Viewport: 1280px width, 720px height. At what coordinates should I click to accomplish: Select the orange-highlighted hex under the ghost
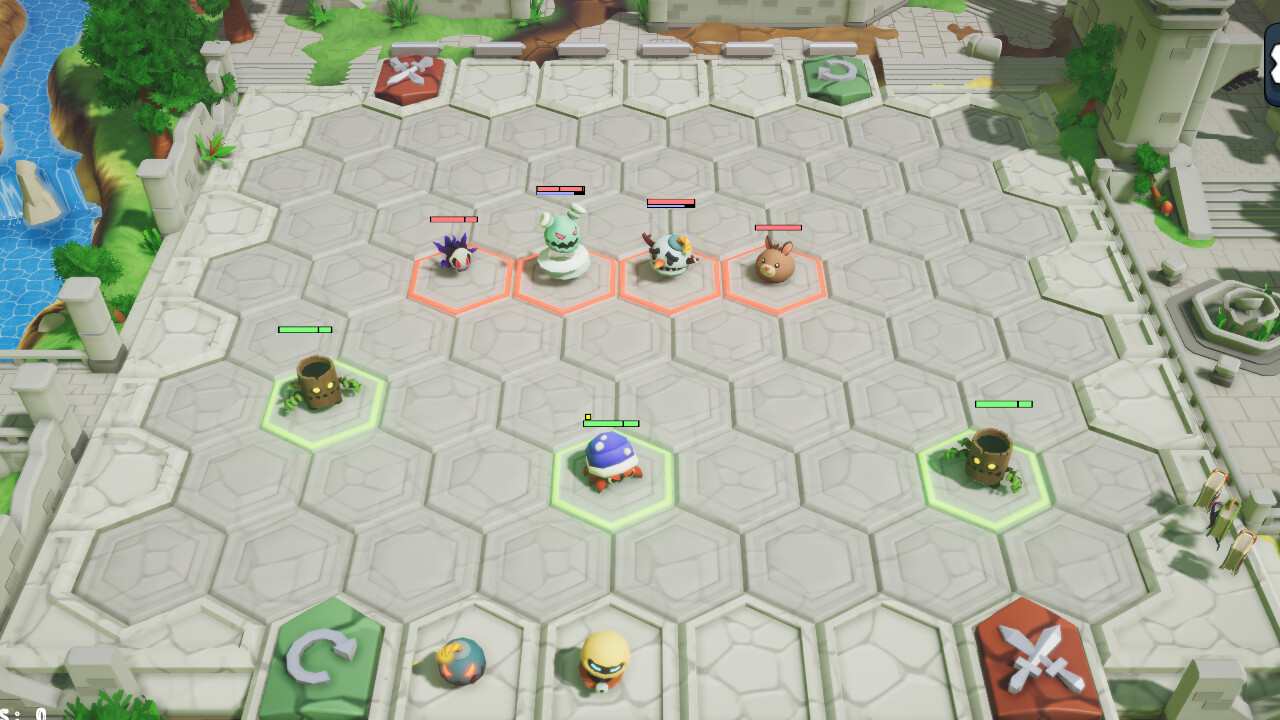[565, 281]
